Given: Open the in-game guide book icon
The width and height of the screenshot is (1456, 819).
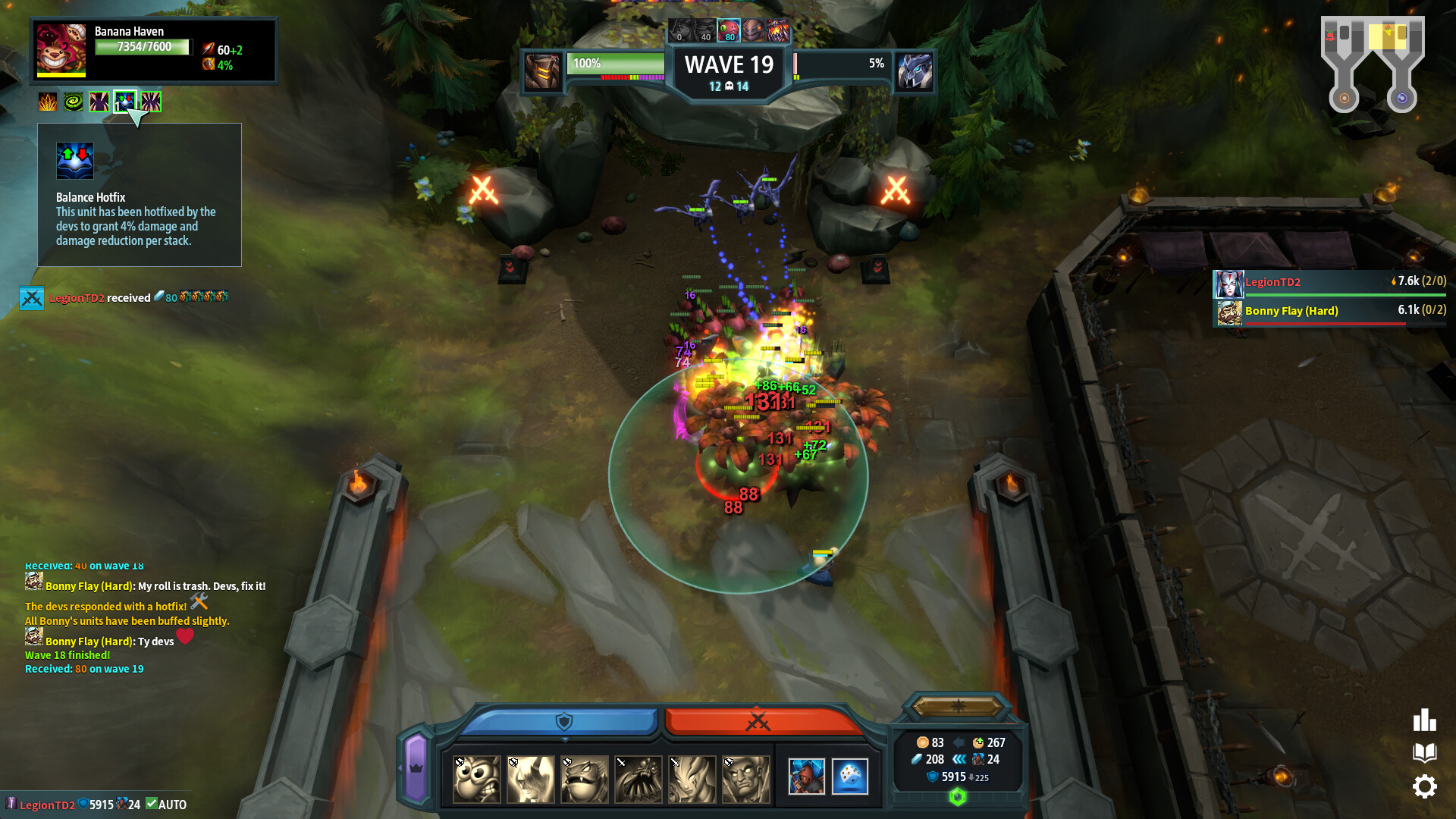Looking at the screenshot, I should tap(1425, 753).
